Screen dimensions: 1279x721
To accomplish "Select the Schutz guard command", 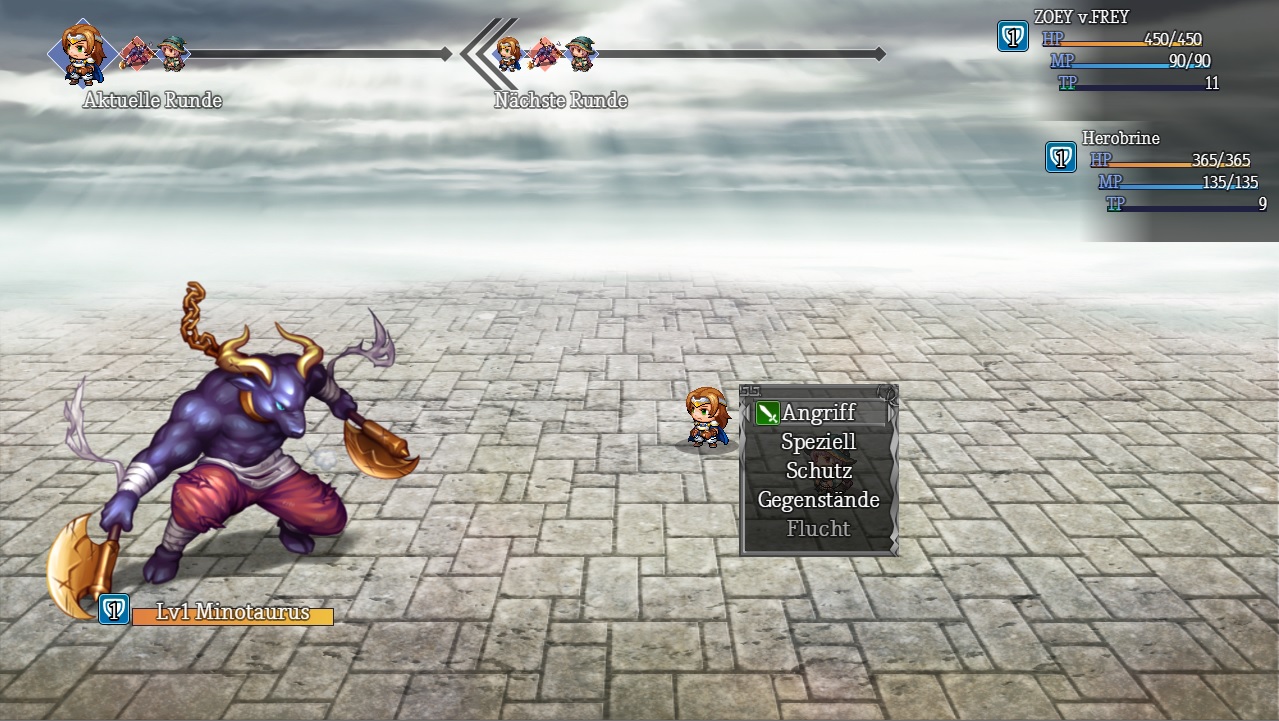I will tap(819, 470).
